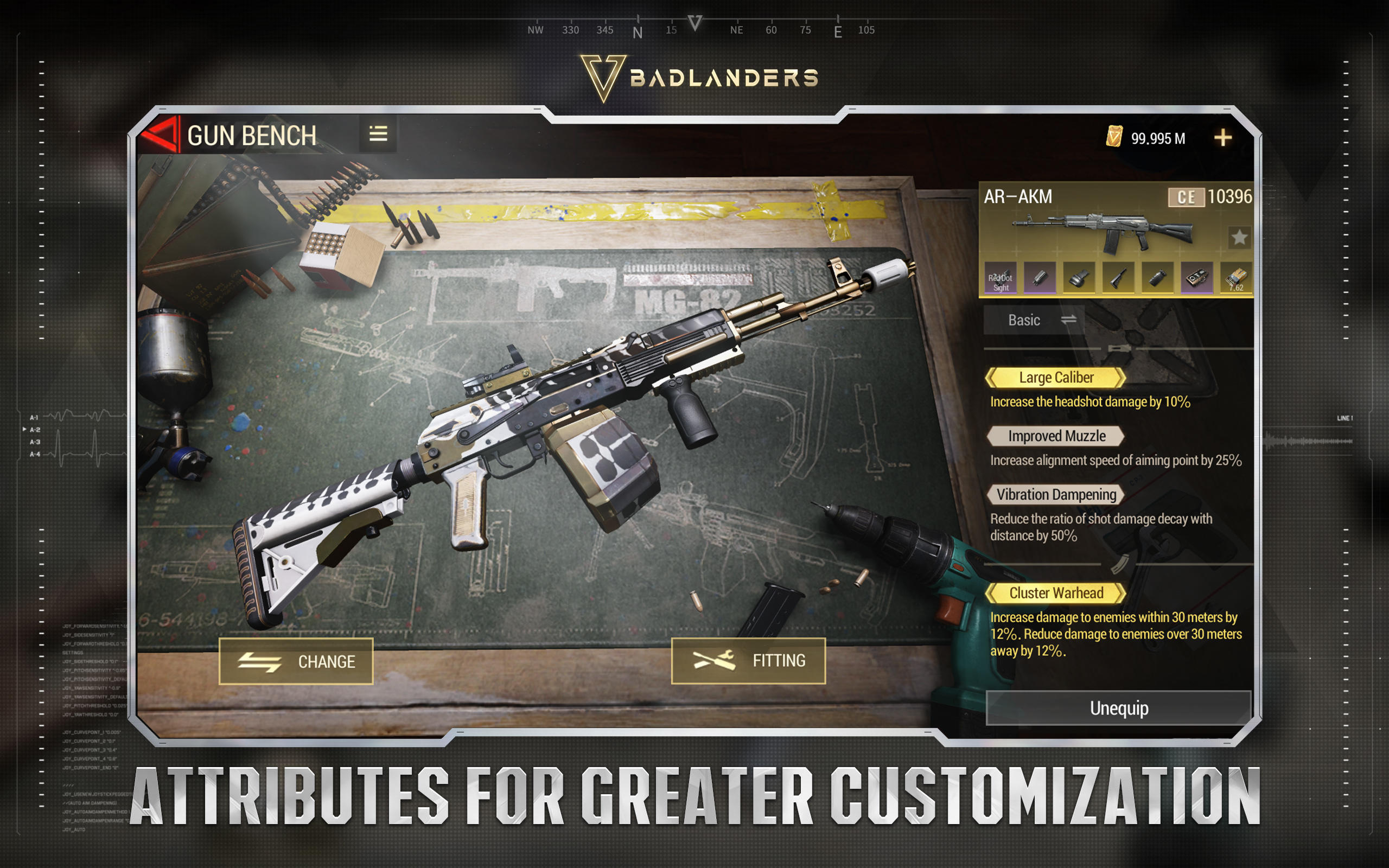
Task: Click the plus to add currency
Action: (1223, 137)
